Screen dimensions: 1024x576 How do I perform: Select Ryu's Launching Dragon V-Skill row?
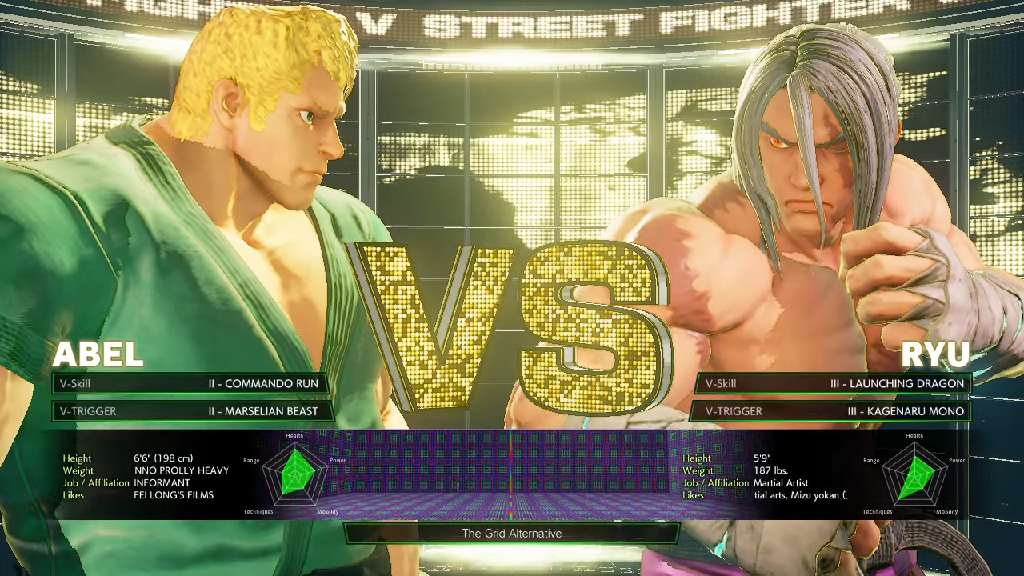(832, 383)
